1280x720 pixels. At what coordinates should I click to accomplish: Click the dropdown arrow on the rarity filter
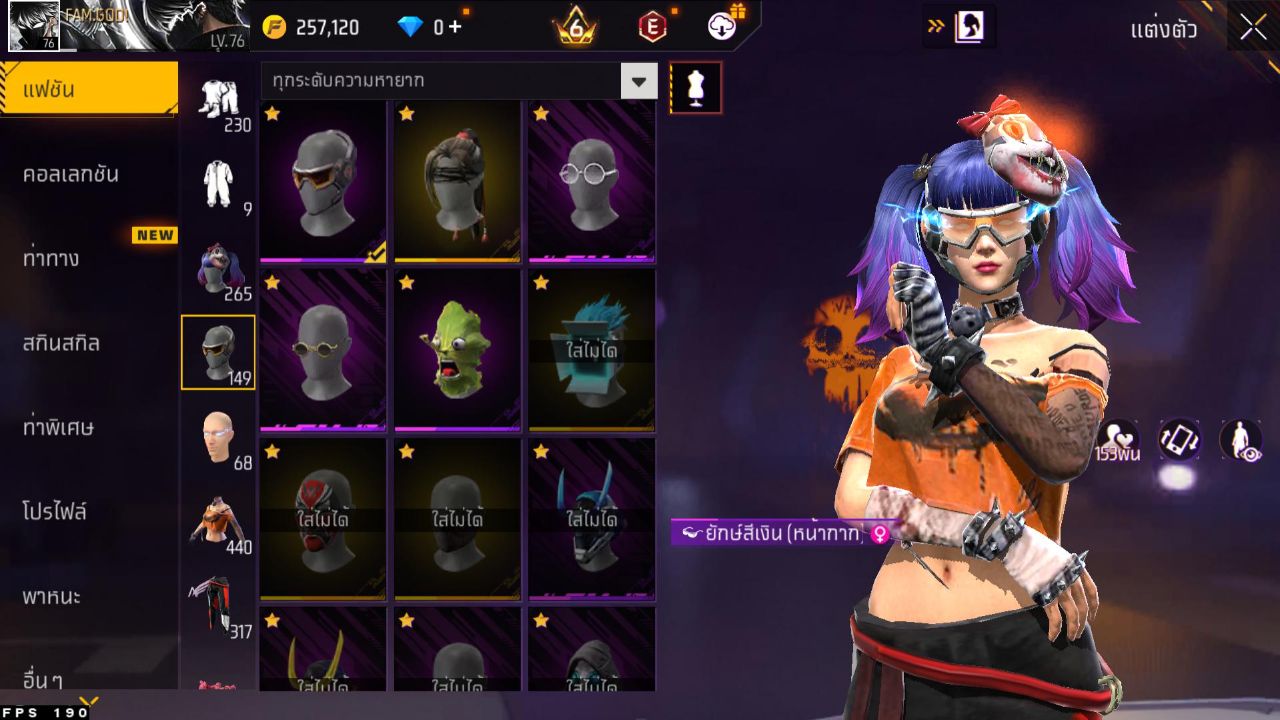(640, 80)
